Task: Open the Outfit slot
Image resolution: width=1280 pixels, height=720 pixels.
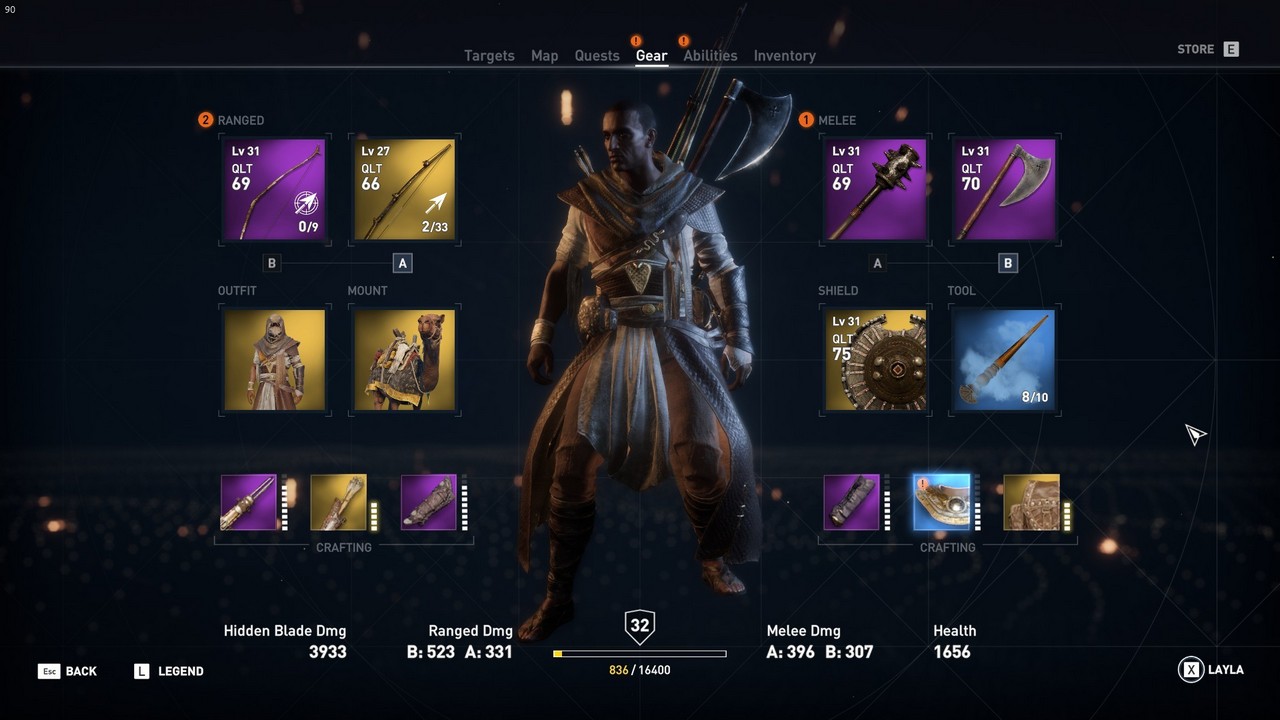Action: click(x=274, y=360)
